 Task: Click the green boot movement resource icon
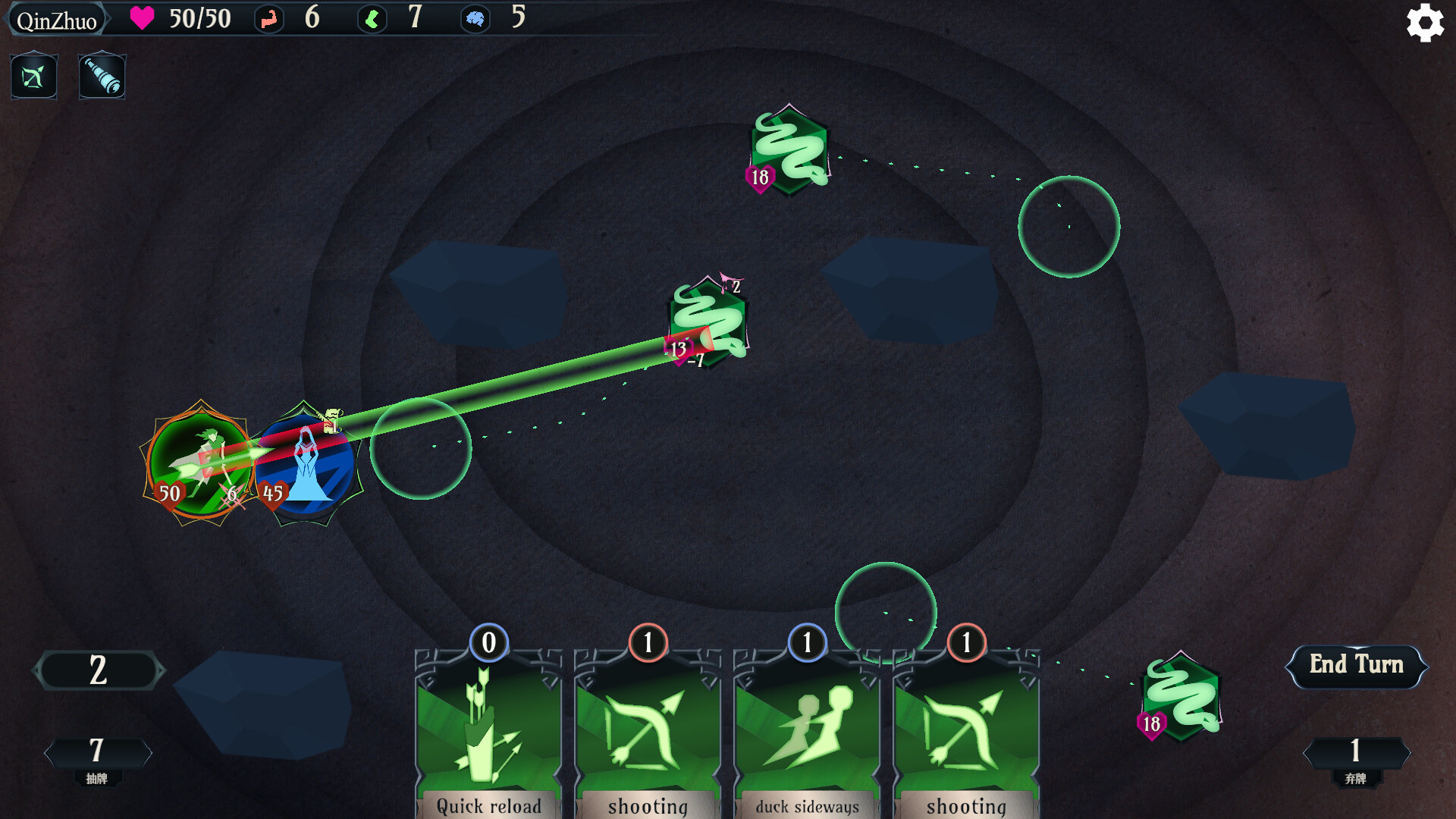[372, 19]
